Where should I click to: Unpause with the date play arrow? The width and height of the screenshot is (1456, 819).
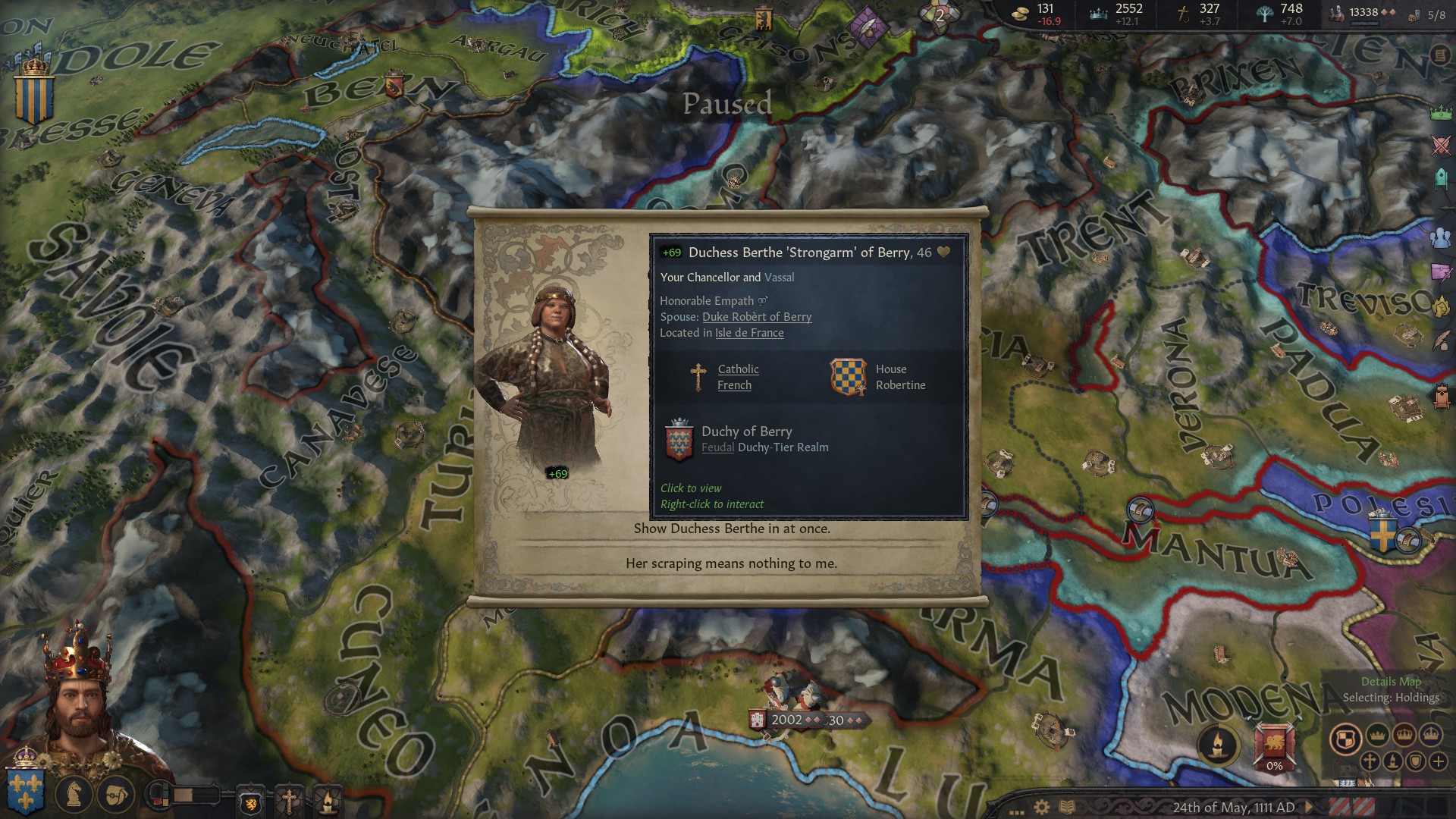1309,807
